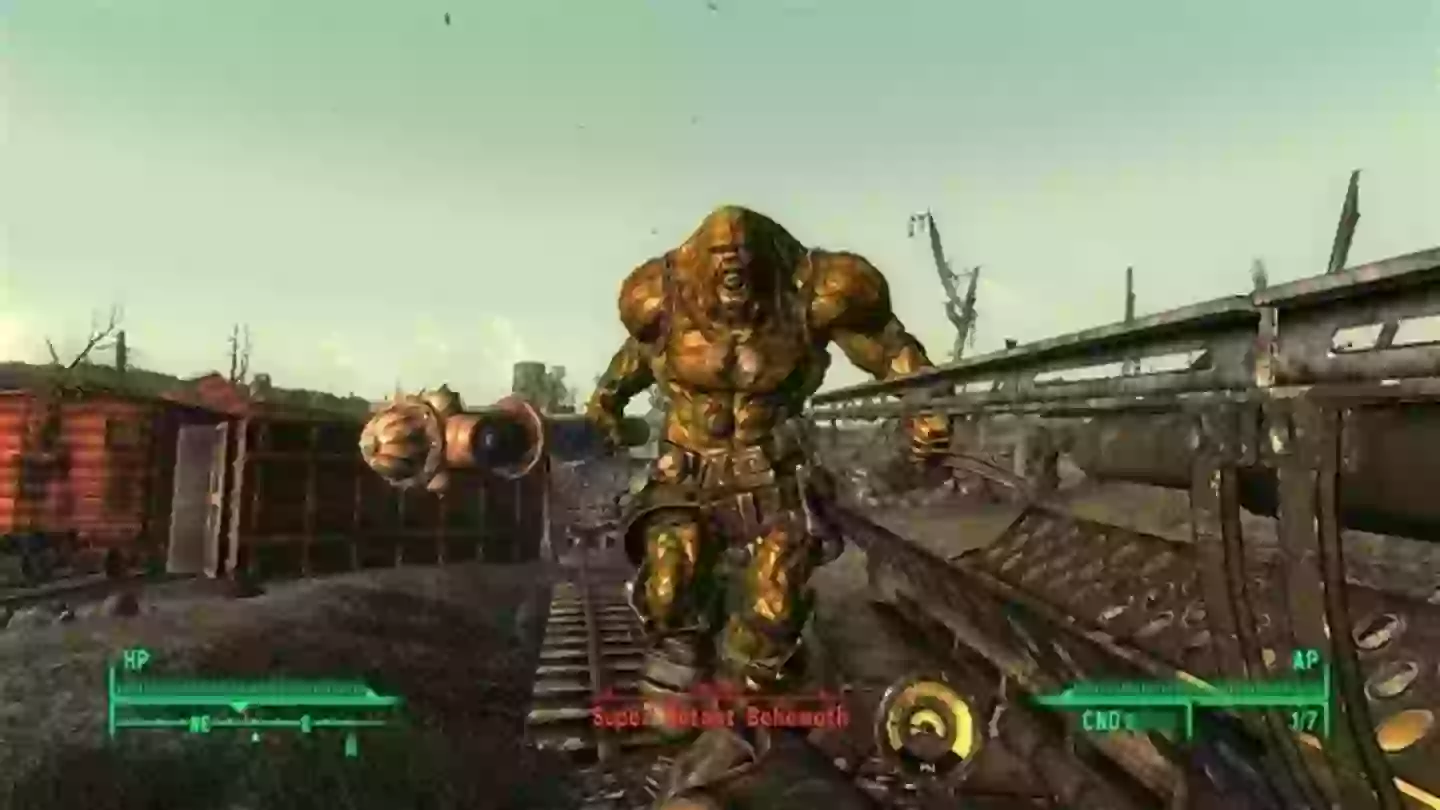Select the AP bar end cap bracket
This screenshot has width=1440, height=810.
point(1327,698)
